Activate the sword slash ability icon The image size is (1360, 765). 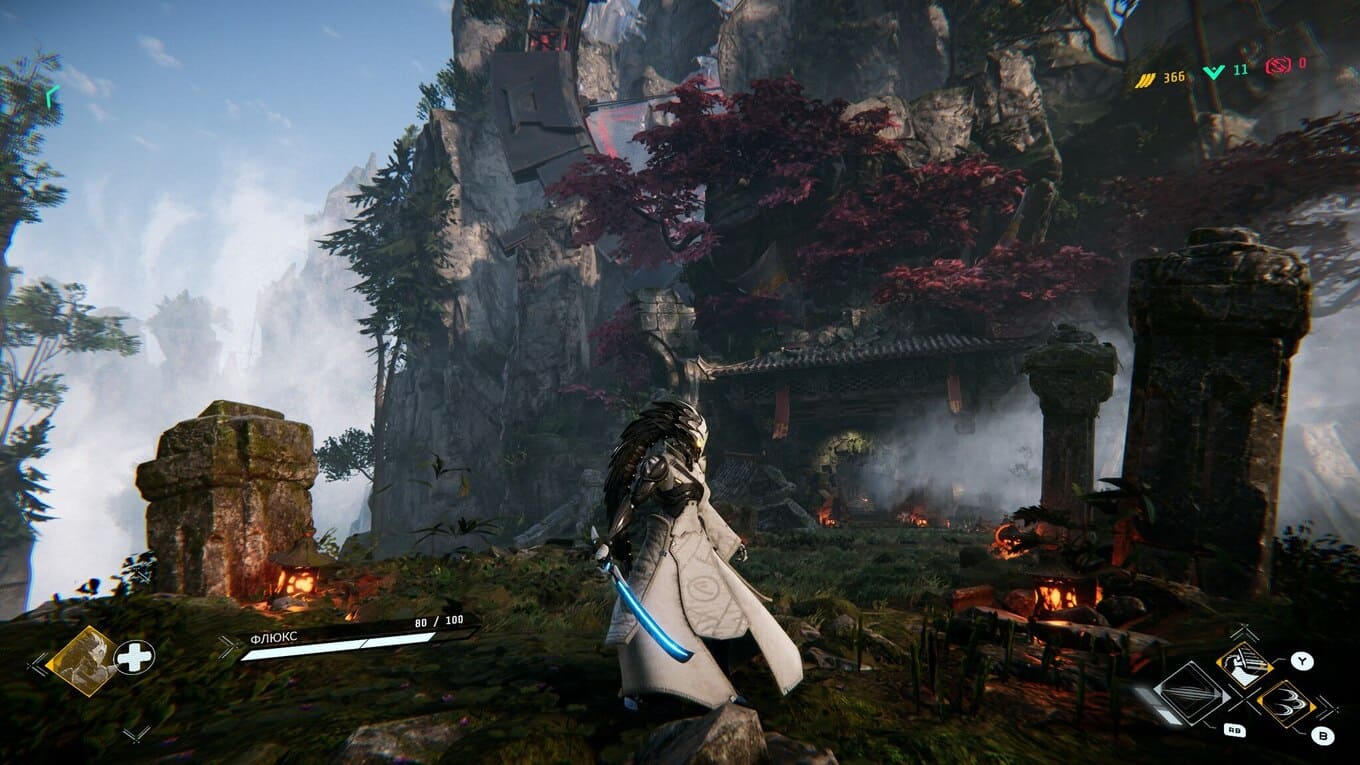point(1244,665)
